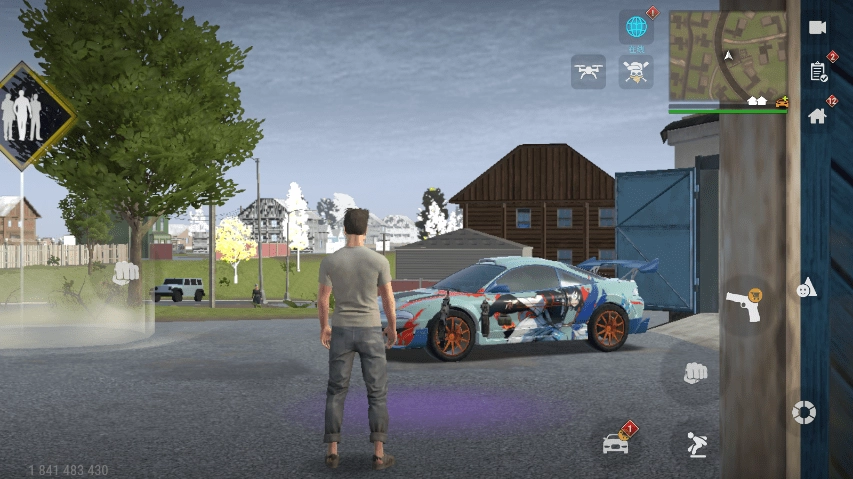The image size is (853, 479).
Task: Launch the drone view
Action: point(588,71)
